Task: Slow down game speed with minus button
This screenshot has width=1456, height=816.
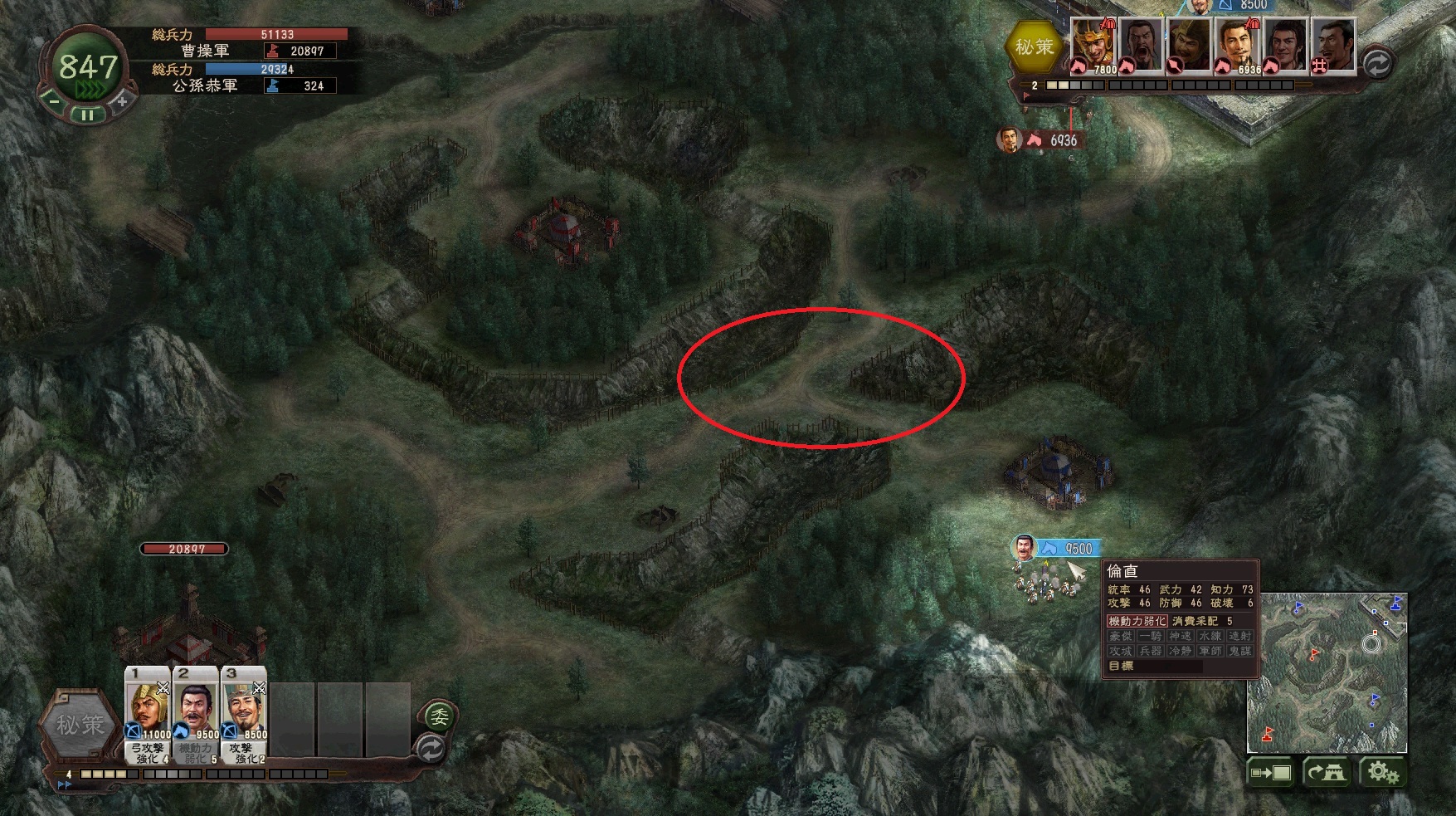Action: (x=53, y=100)
